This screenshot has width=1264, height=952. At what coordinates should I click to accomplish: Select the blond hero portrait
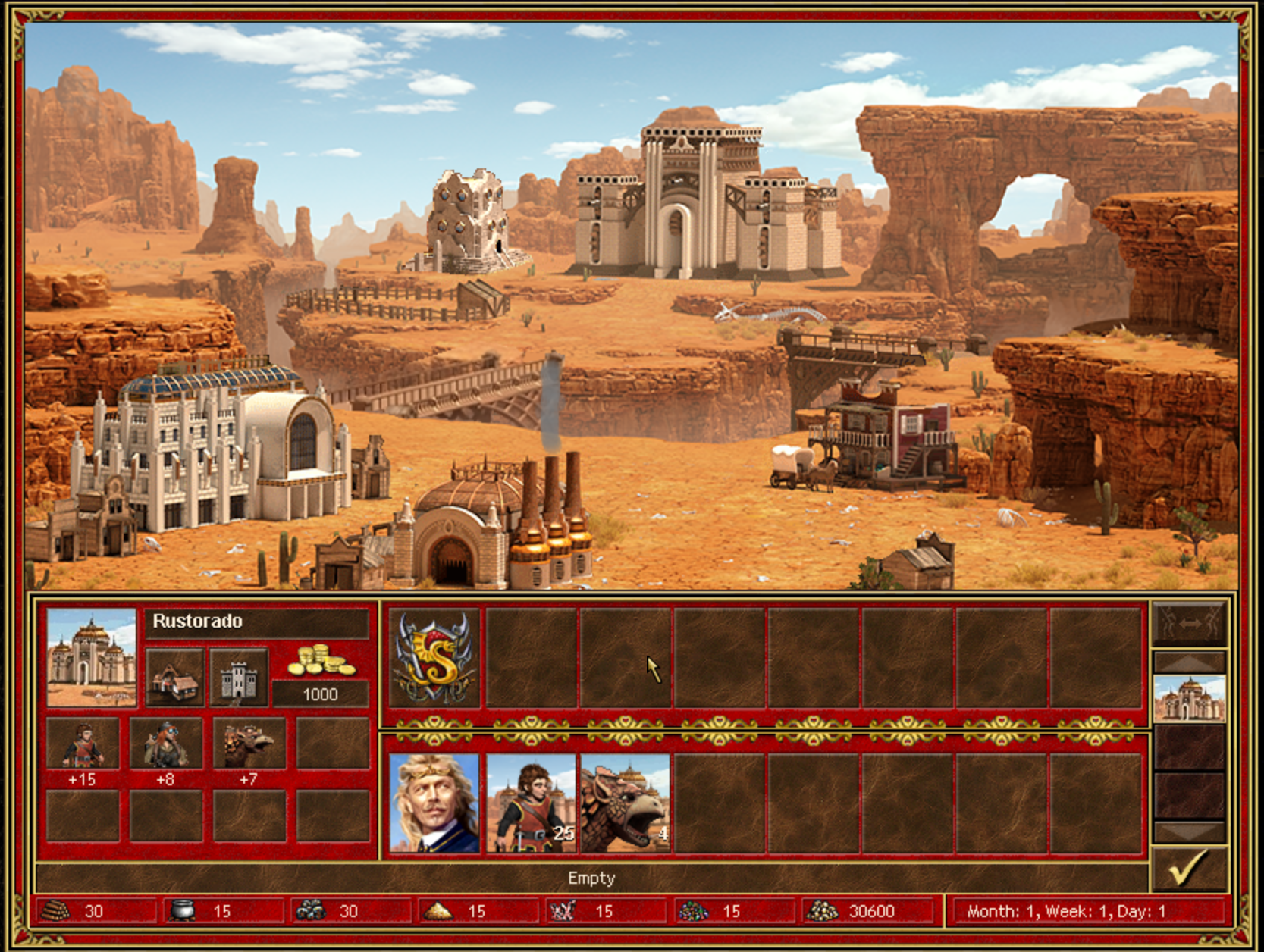(x=434, y=803)
